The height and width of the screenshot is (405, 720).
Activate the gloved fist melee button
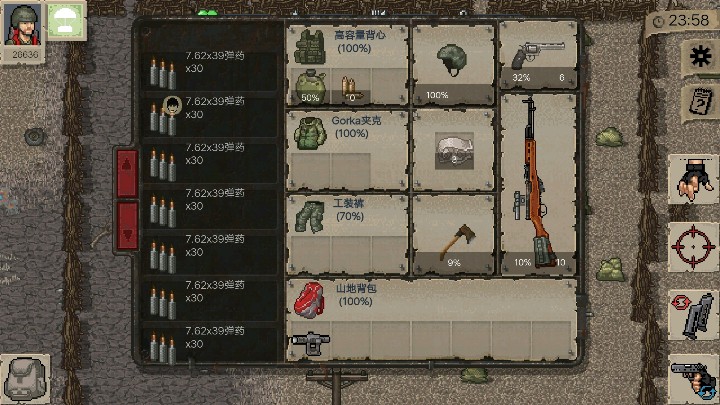coord(693,181)
